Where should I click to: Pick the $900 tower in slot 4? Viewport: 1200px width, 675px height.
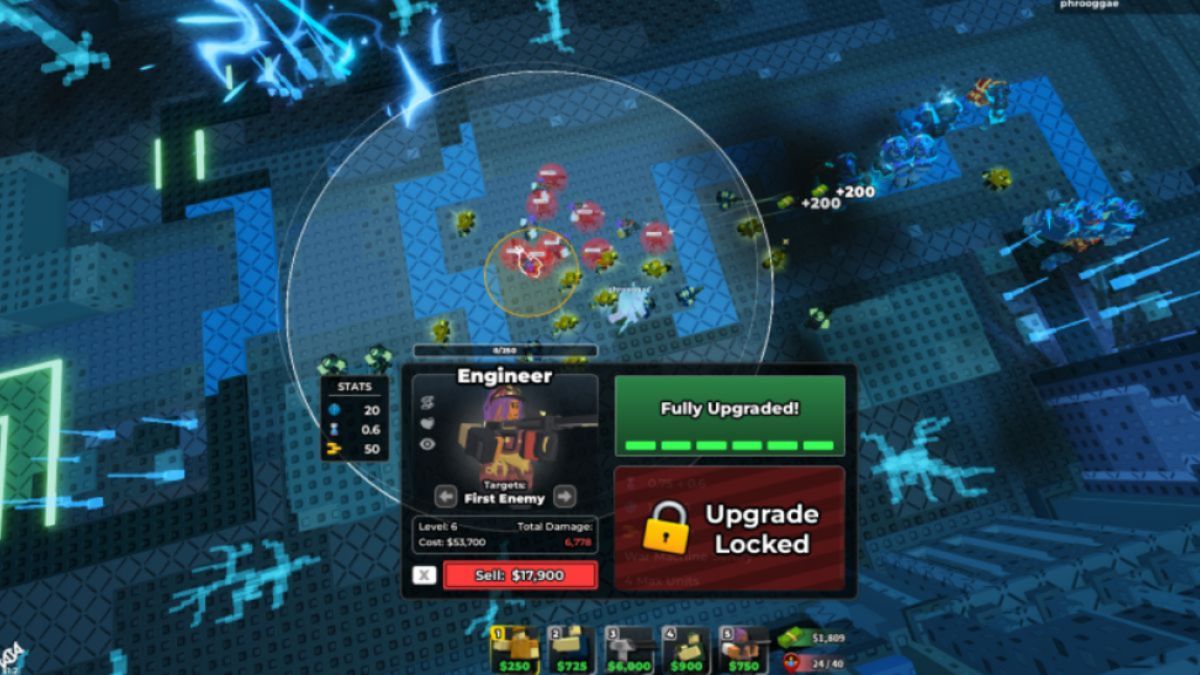click(687, 650)
